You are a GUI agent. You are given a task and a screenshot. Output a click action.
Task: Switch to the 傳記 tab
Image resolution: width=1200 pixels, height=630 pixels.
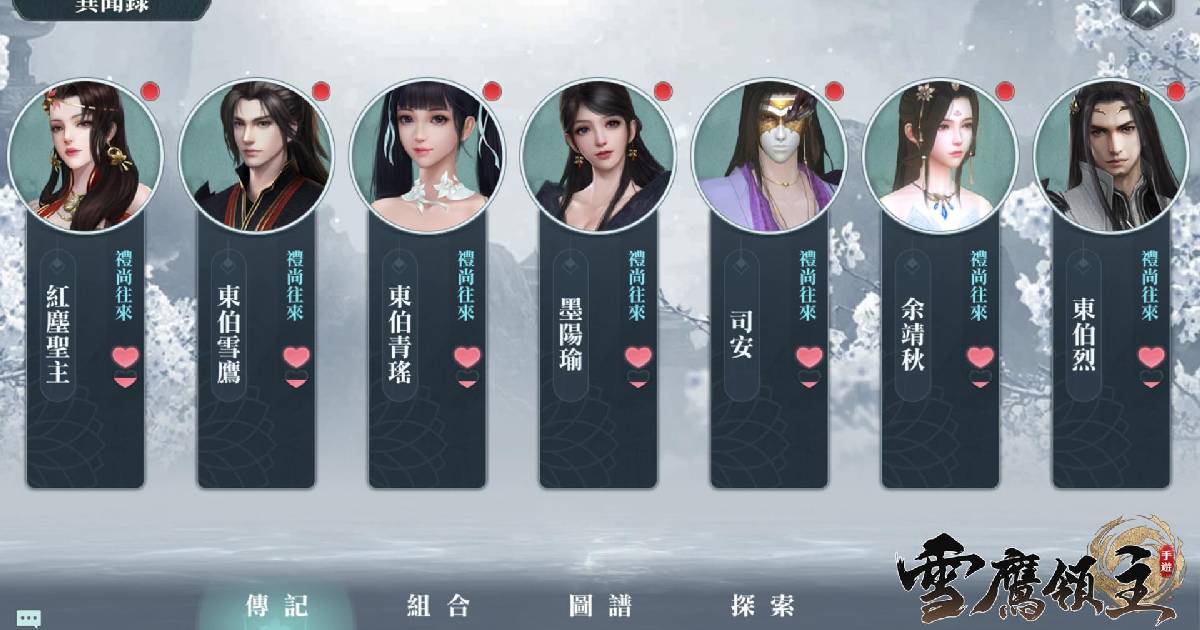[277, 605]
